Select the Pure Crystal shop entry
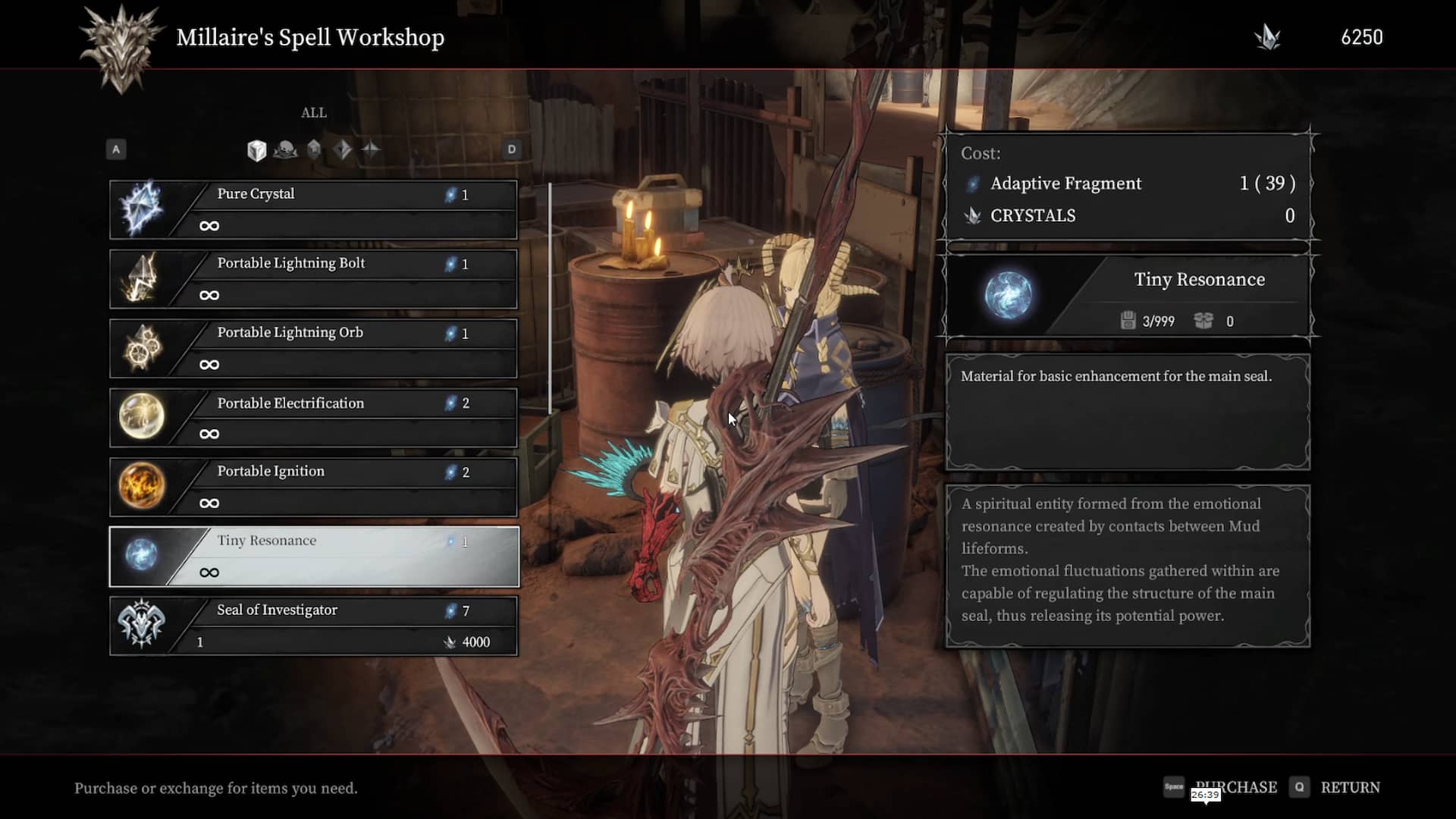Viewport: 1456px width, 819px height. [314, 209]
